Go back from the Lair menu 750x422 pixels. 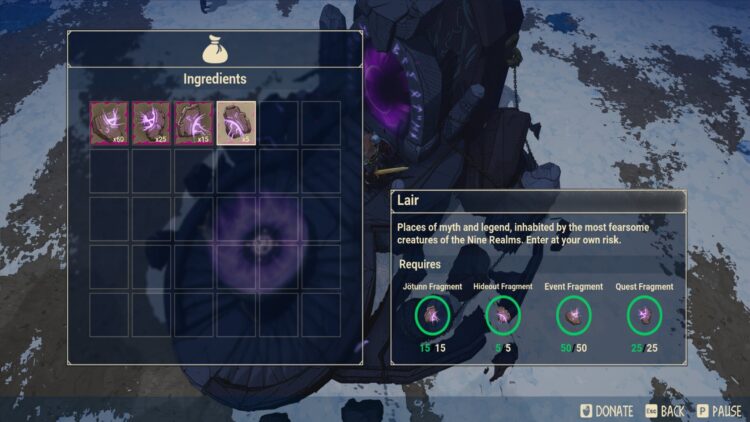click(663, 410)
